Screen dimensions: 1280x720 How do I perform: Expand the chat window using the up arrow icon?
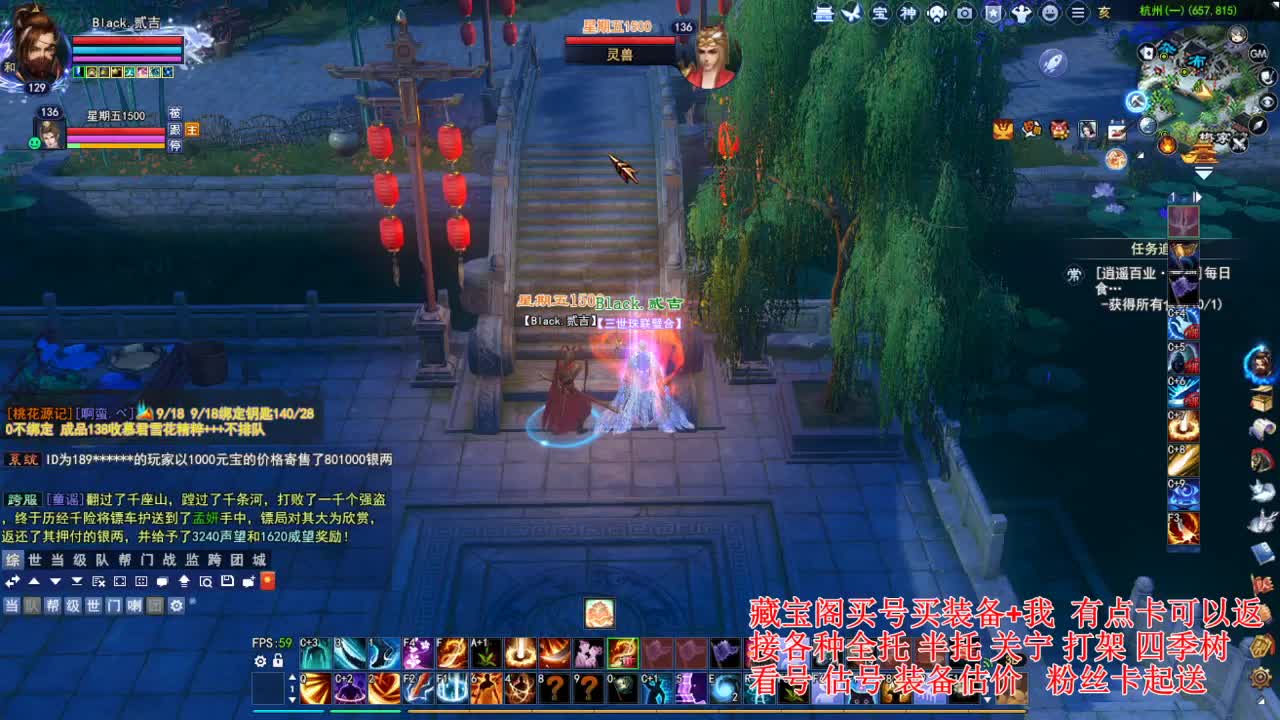pos(33,581)
